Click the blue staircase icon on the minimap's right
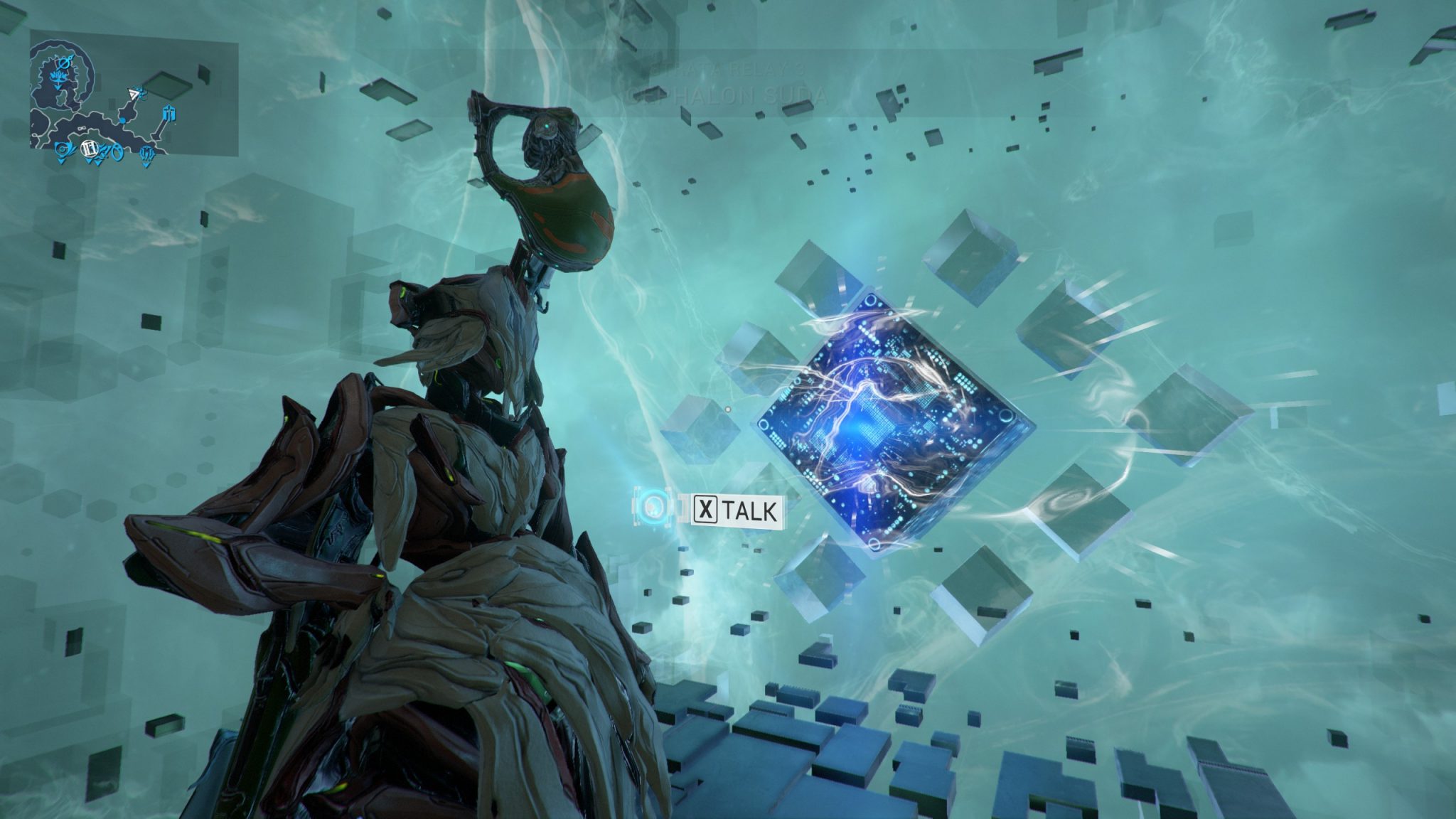Screen dimensions: 1456x819 pos(169,114)
